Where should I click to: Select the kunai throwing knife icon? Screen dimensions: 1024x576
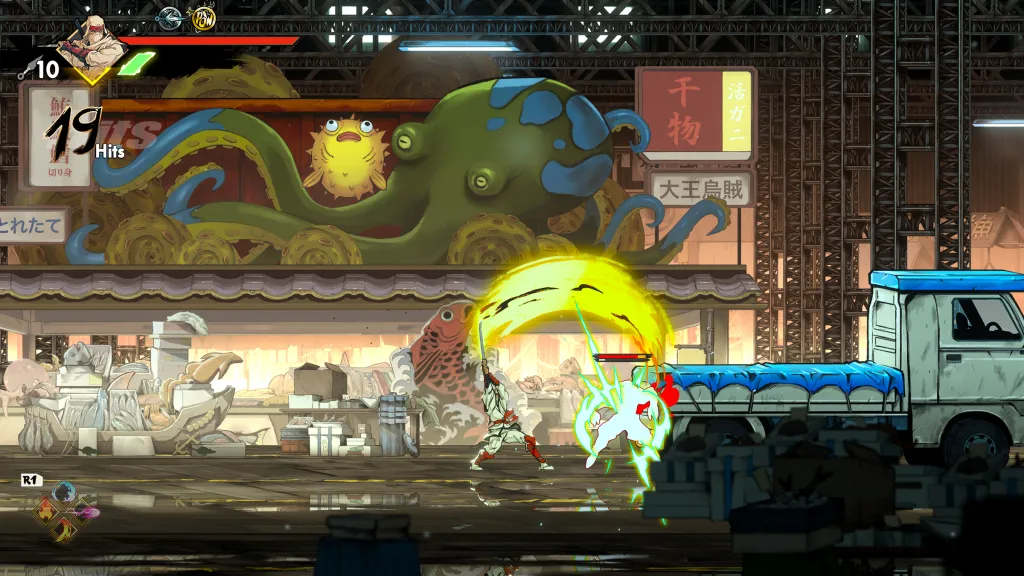point(25,70)
